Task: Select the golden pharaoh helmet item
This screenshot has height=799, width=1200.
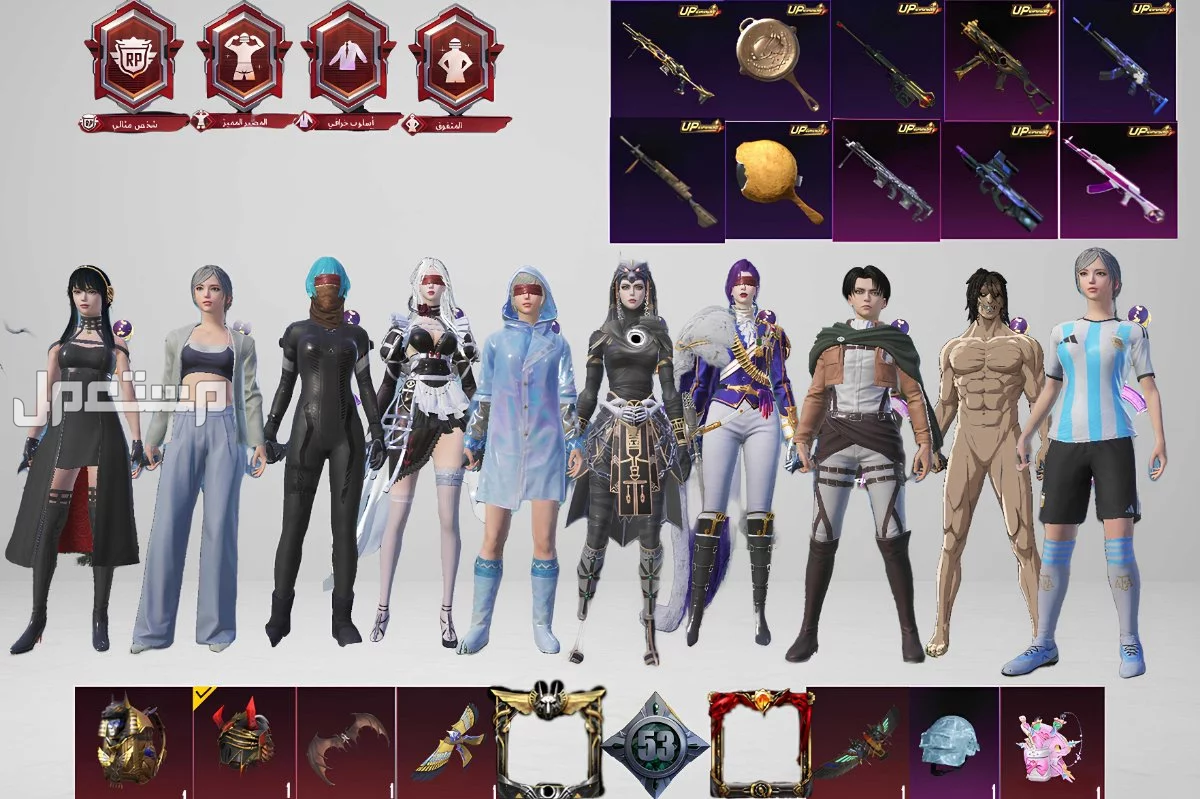Action: coord(132,742)
